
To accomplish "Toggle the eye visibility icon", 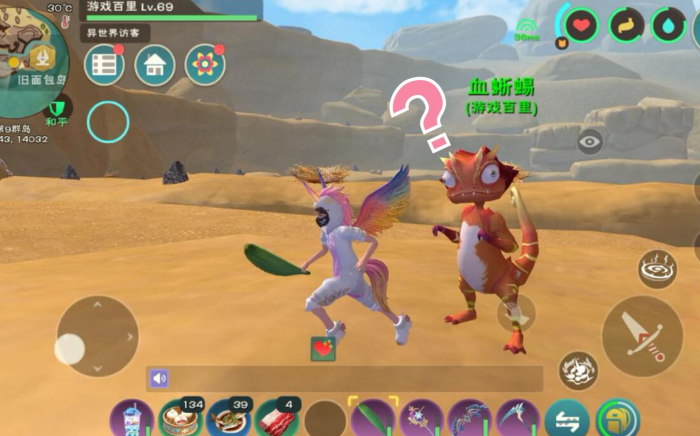I will 590,142.
